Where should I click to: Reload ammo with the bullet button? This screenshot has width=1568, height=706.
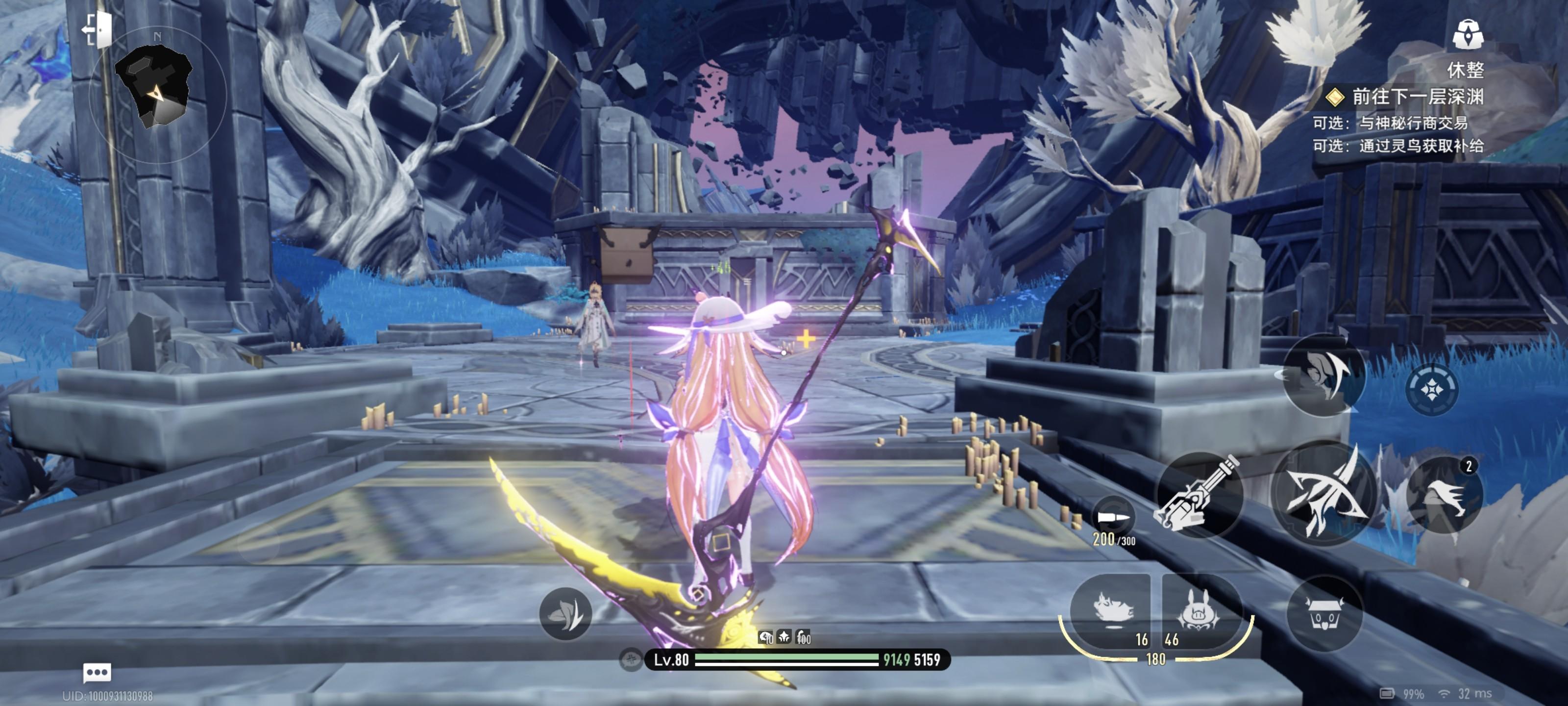coord(1113,518)
